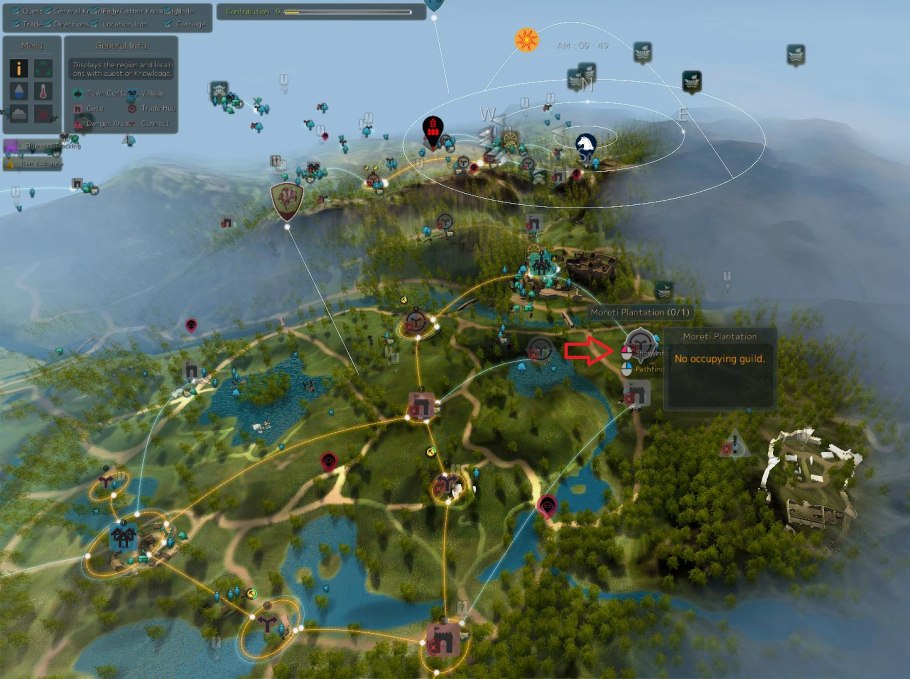This screenshot has height=679, width=910.
Task: Activate the cloud weather map view
Action: tap(18, 114)
